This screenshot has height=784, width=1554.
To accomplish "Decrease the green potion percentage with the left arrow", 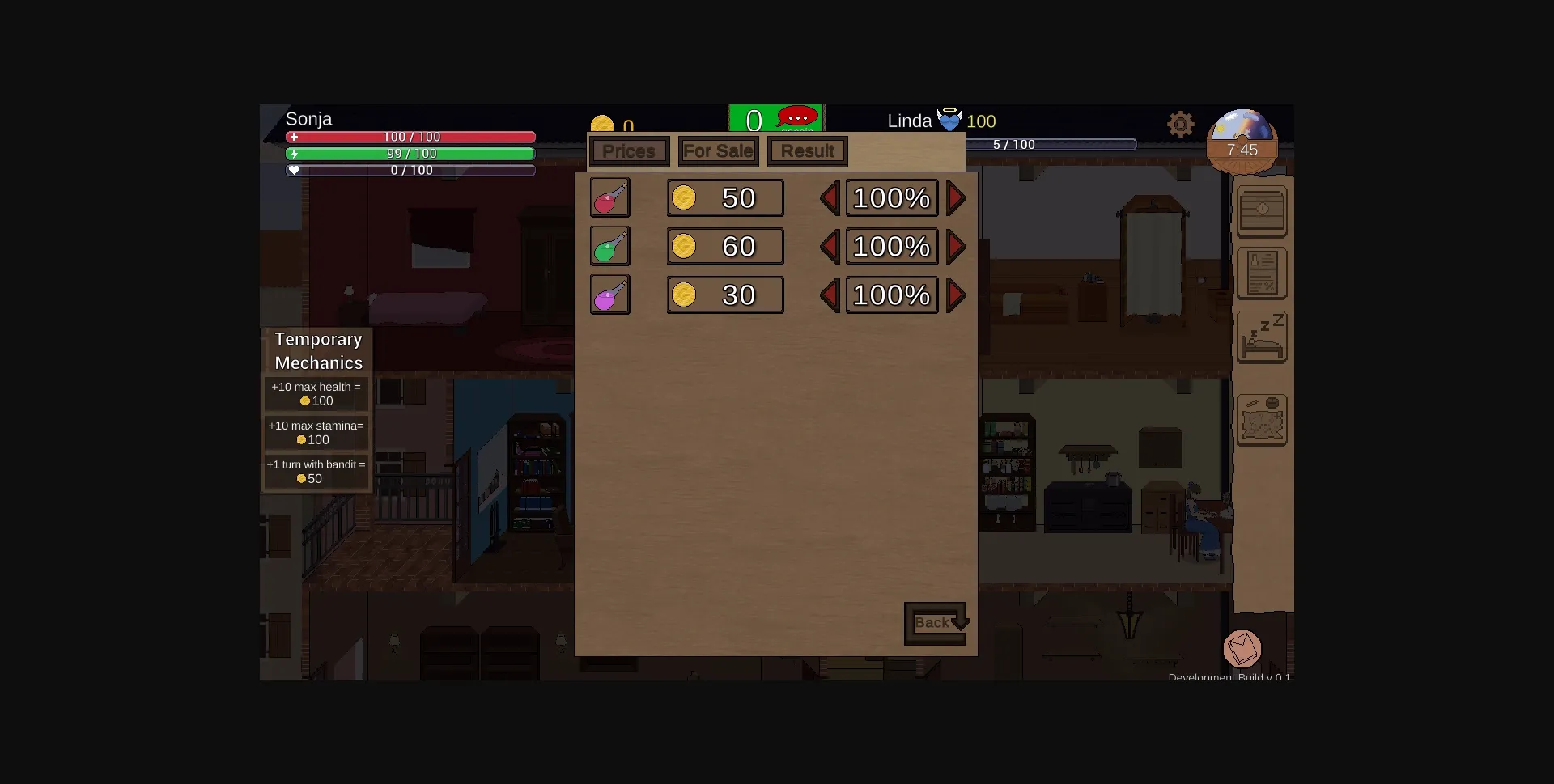I will (x=829, y=247).
